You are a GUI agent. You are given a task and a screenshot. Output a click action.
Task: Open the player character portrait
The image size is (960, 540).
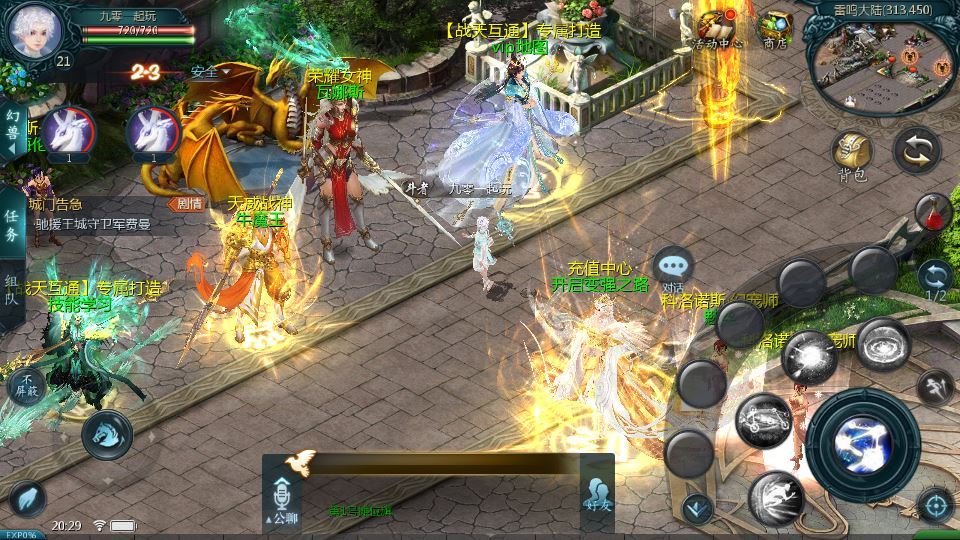click(x=34, y=30)
